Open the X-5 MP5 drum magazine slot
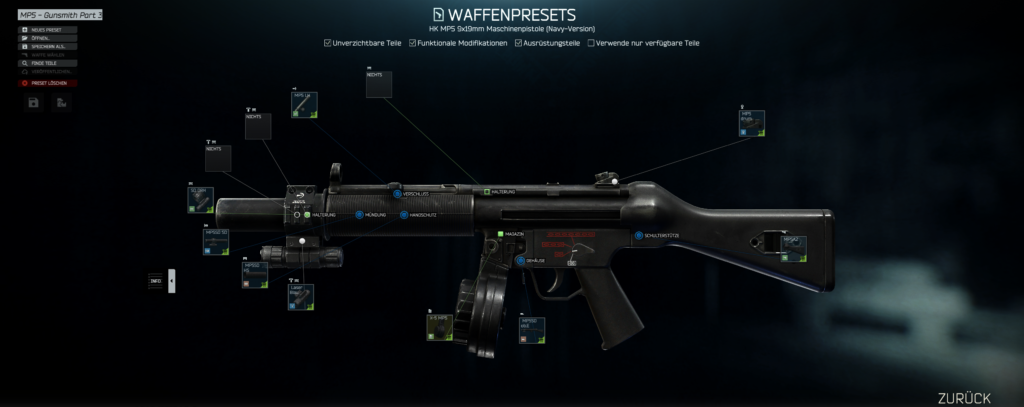The height and width of the screenshot is (407, 1024). click(x=441, y=327)
